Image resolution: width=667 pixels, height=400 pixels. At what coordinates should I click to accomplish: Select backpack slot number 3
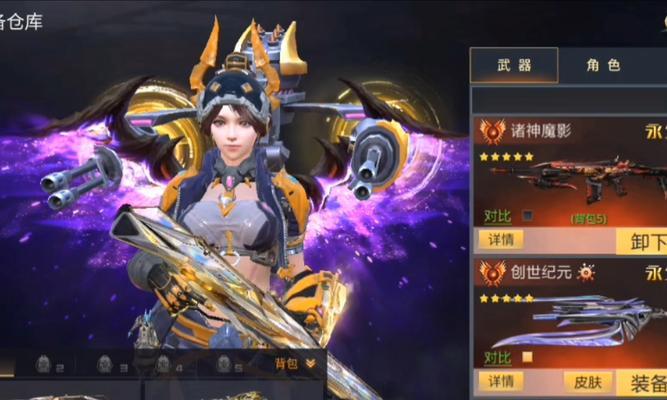106,364
